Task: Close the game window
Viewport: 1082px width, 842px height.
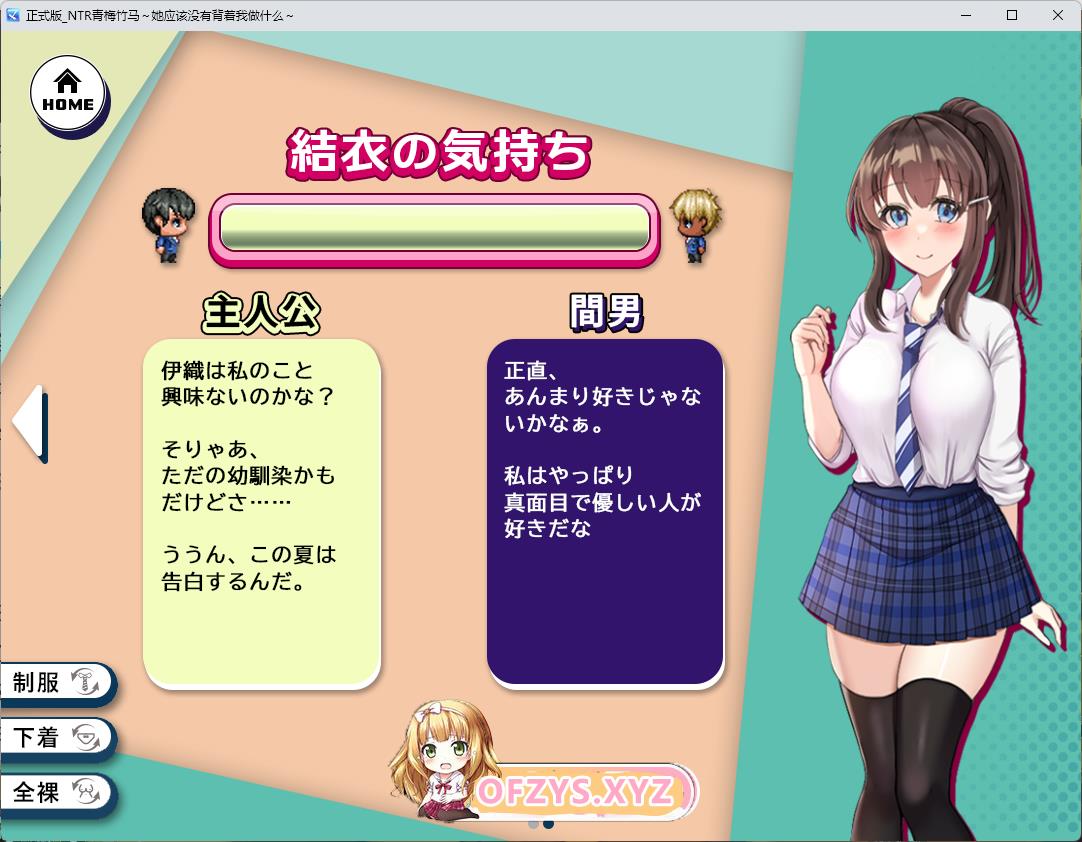Action: coord(1058,15)
